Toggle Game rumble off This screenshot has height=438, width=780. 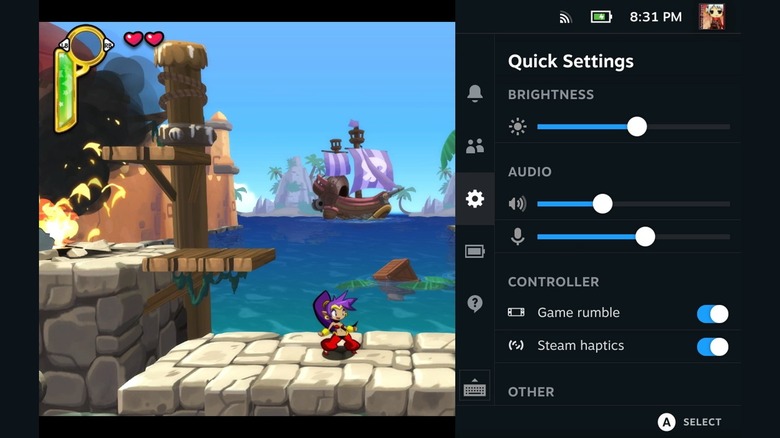point(712,314)
